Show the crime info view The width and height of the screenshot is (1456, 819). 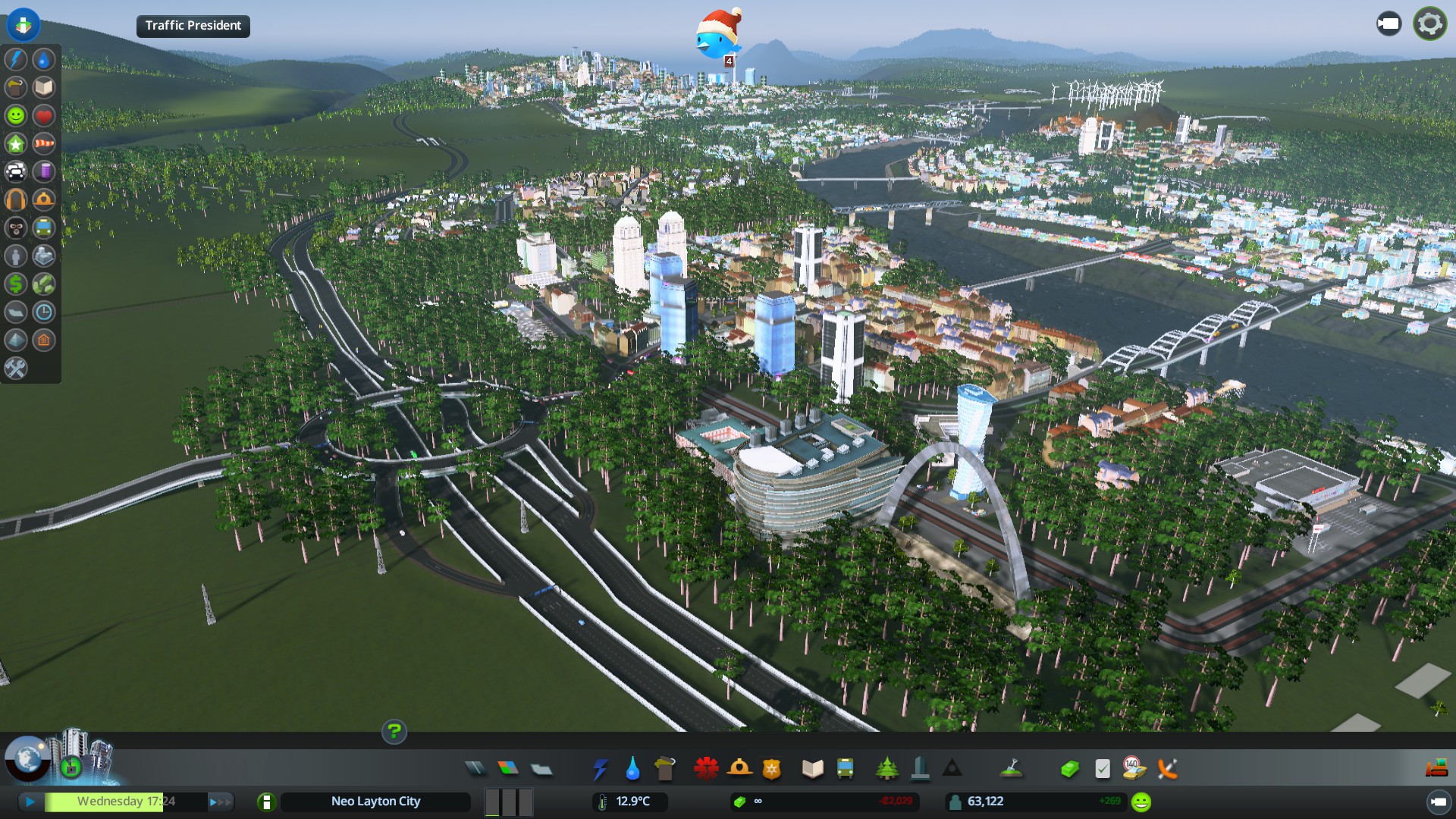[16, 227]
